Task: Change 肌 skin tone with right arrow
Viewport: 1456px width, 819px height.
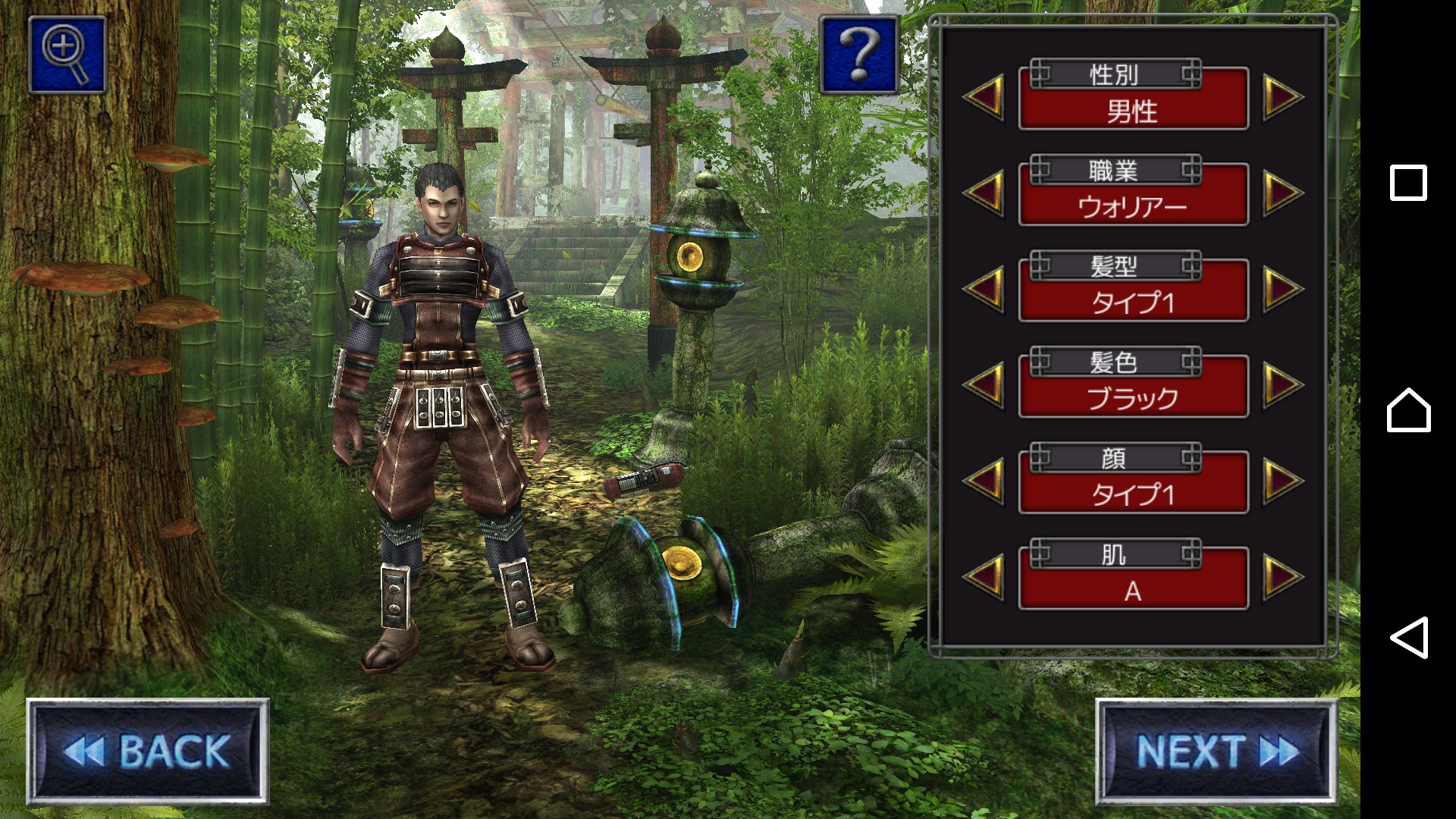Action: (x=1282, y=577)
